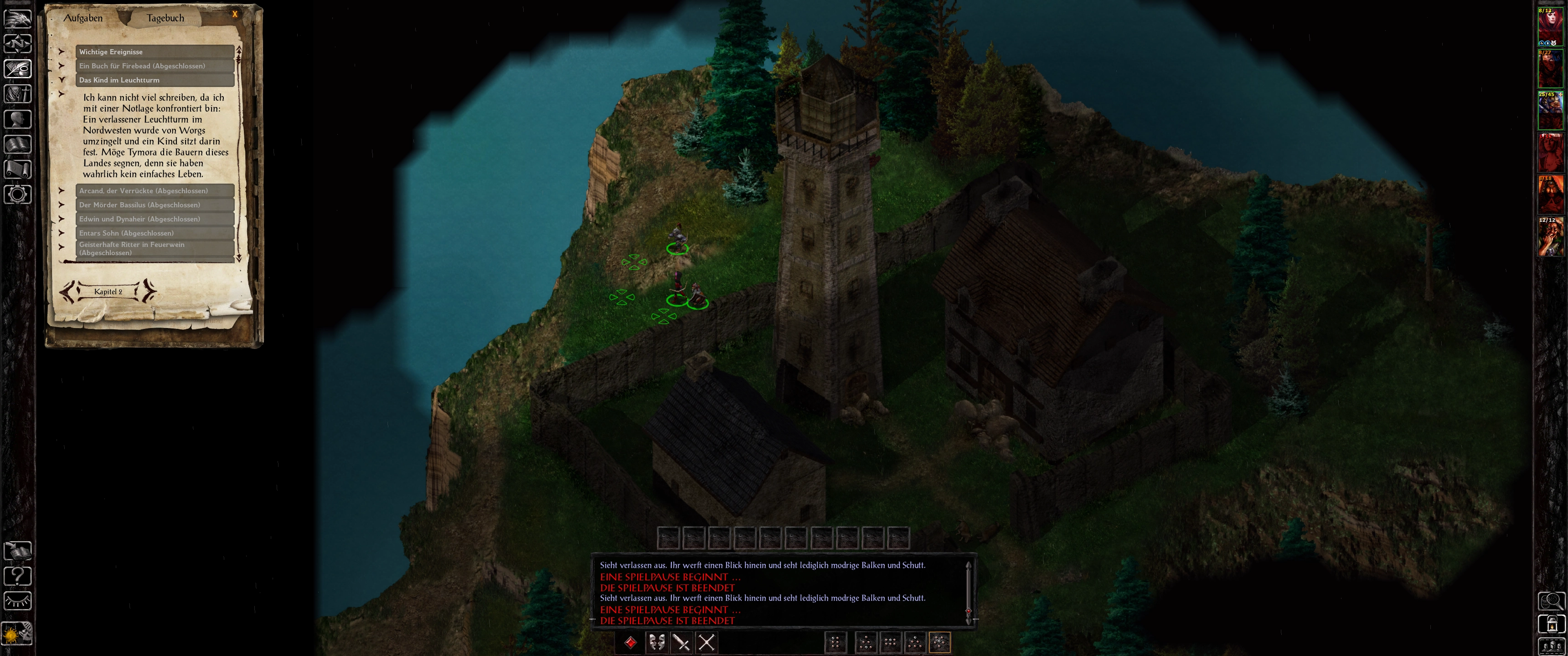Open the help question mark button
Screen dimensions: 1568x656
18,575
